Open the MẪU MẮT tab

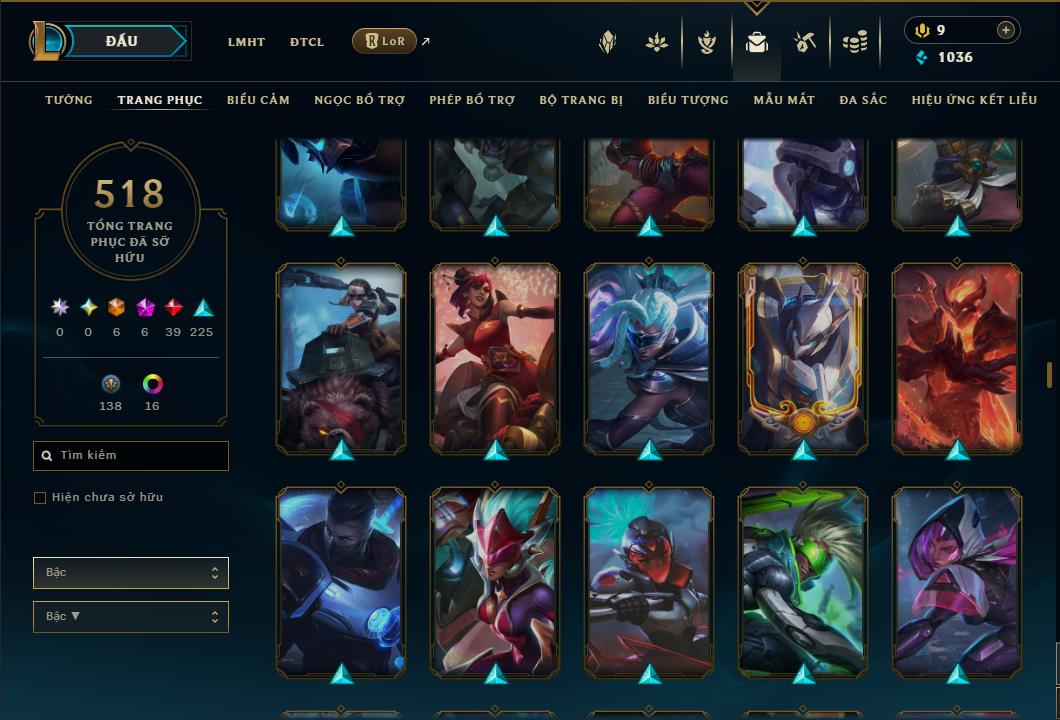click(784, 100)
